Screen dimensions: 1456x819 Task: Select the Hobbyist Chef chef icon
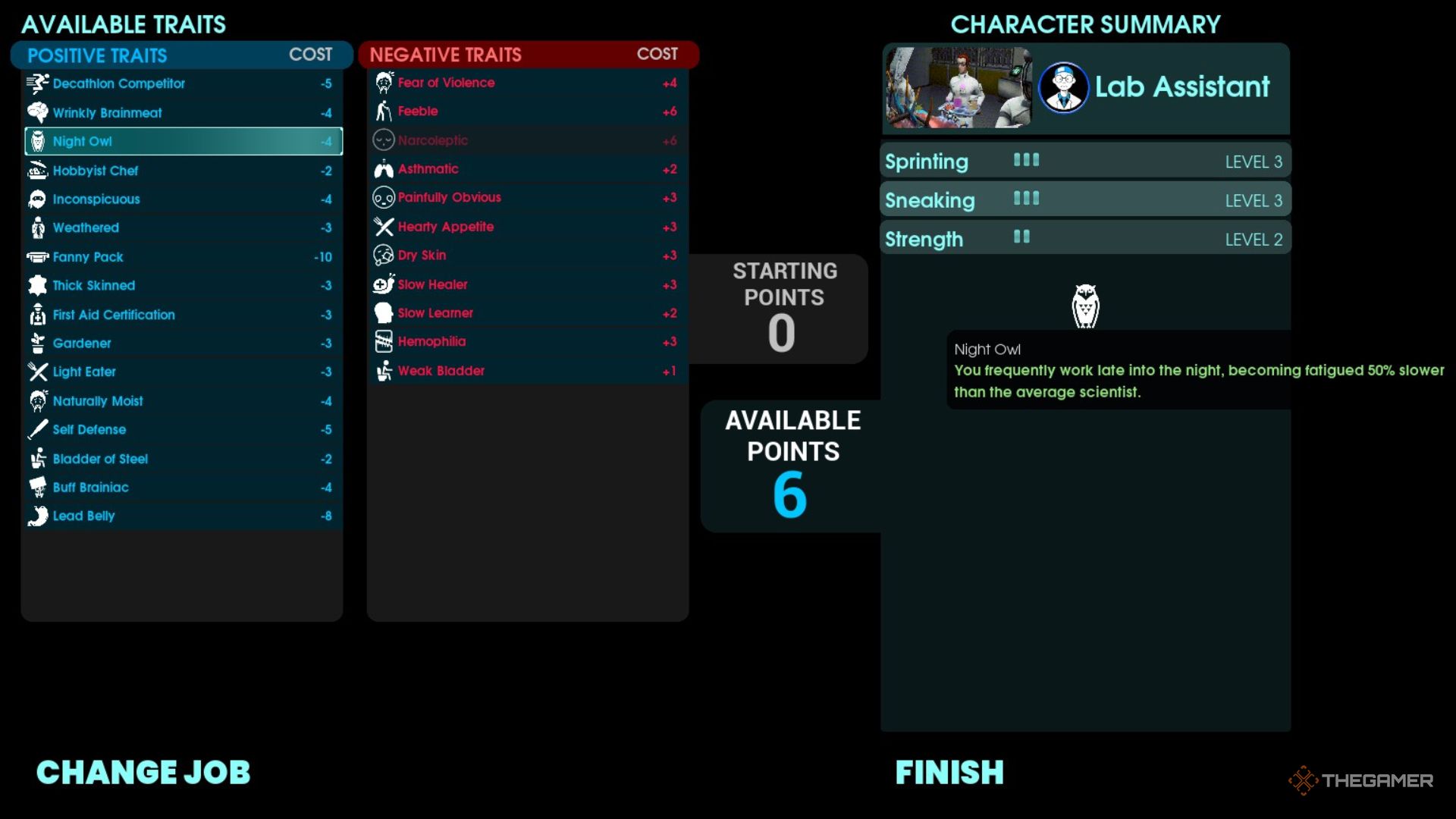click(36, 171)
